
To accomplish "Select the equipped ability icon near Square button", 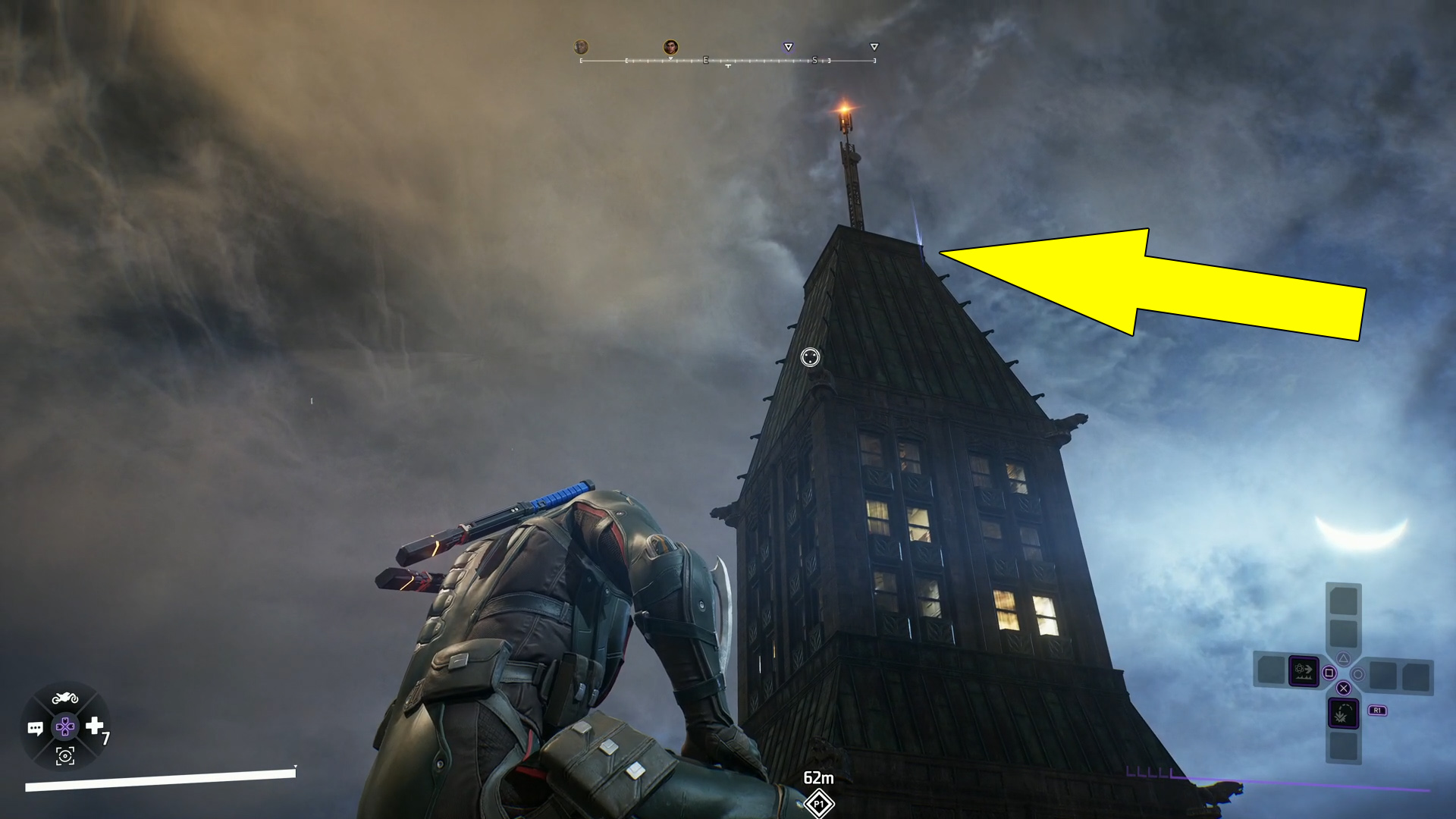I will 1304,670.
